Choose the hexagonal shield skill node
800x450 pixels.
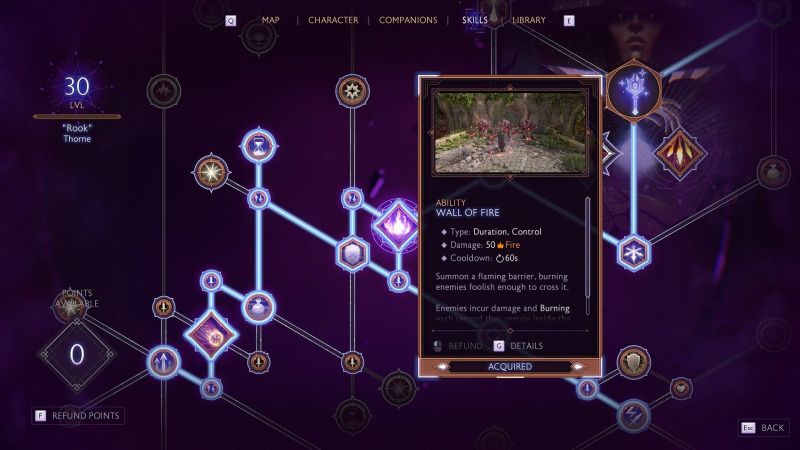[x=352, y=254]
